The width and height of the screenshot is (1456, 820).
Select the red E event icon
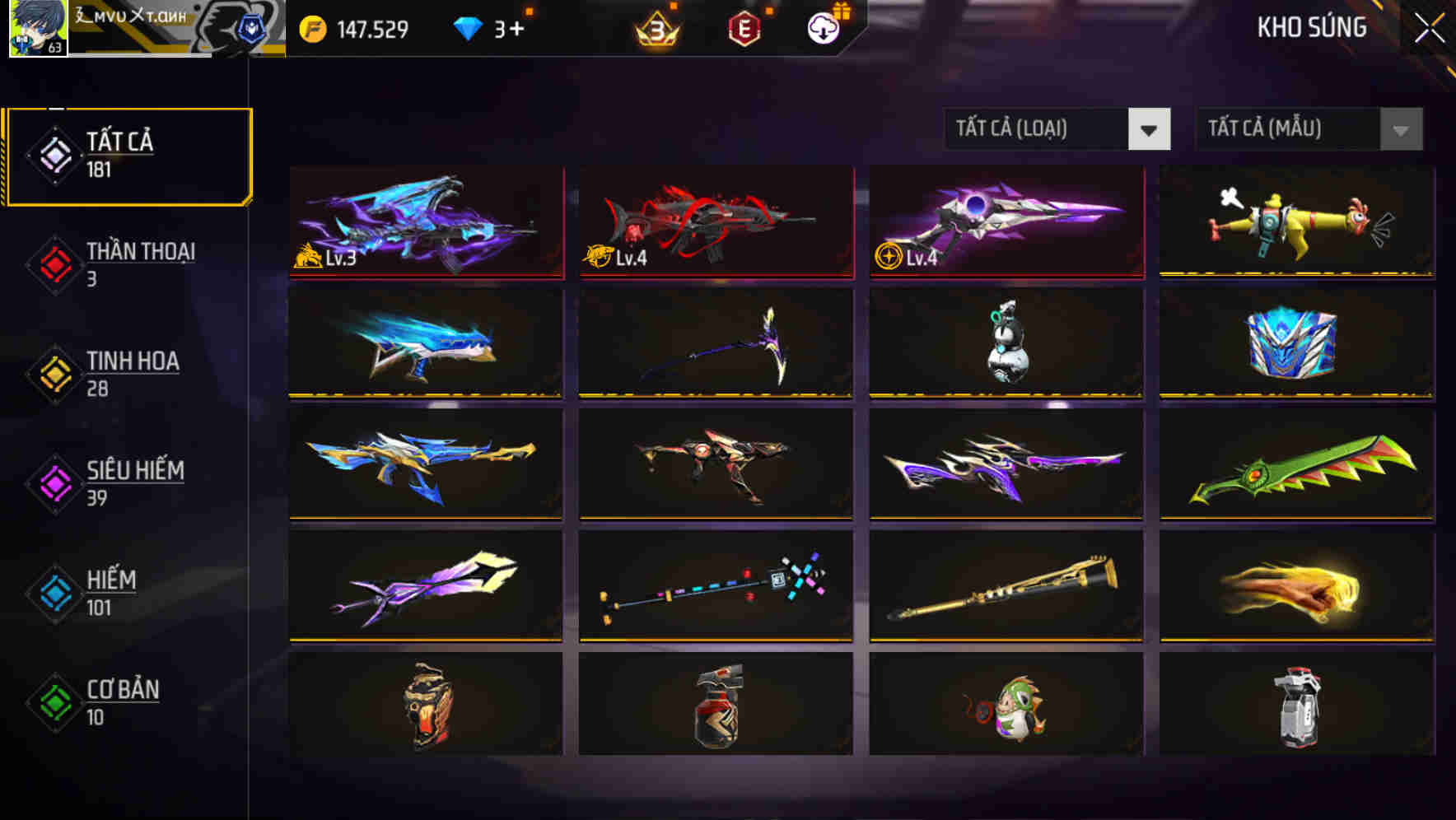tap(745, 29)
